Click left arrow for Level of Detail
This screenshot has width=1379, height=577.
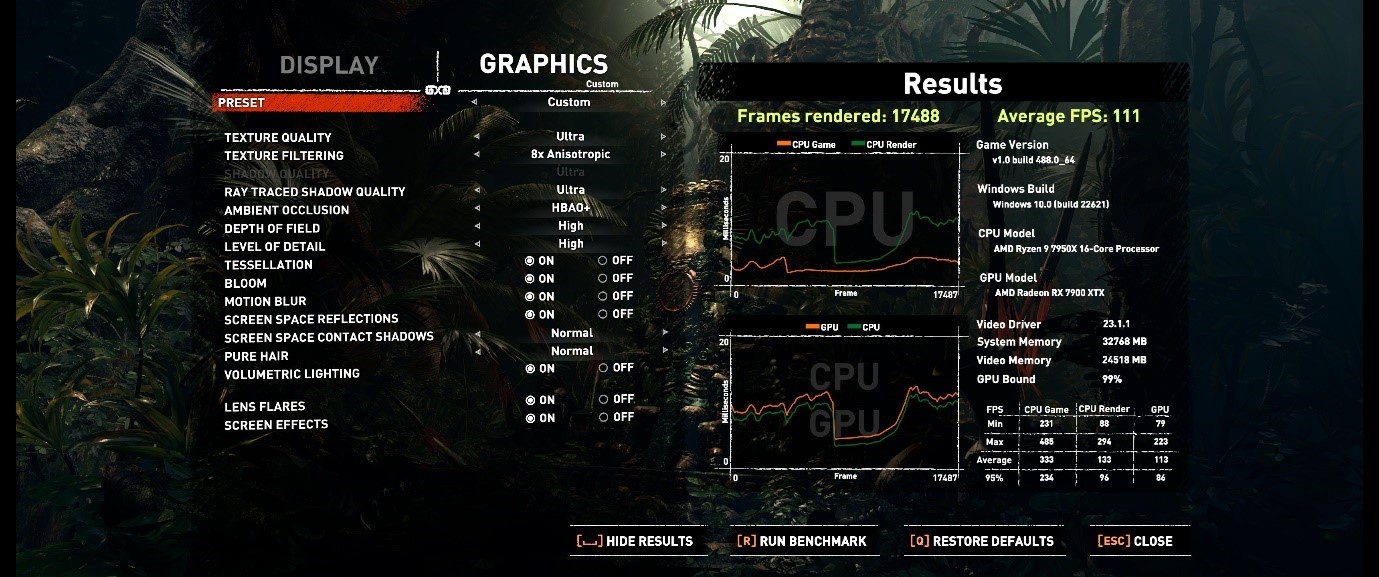pos(476,244)
